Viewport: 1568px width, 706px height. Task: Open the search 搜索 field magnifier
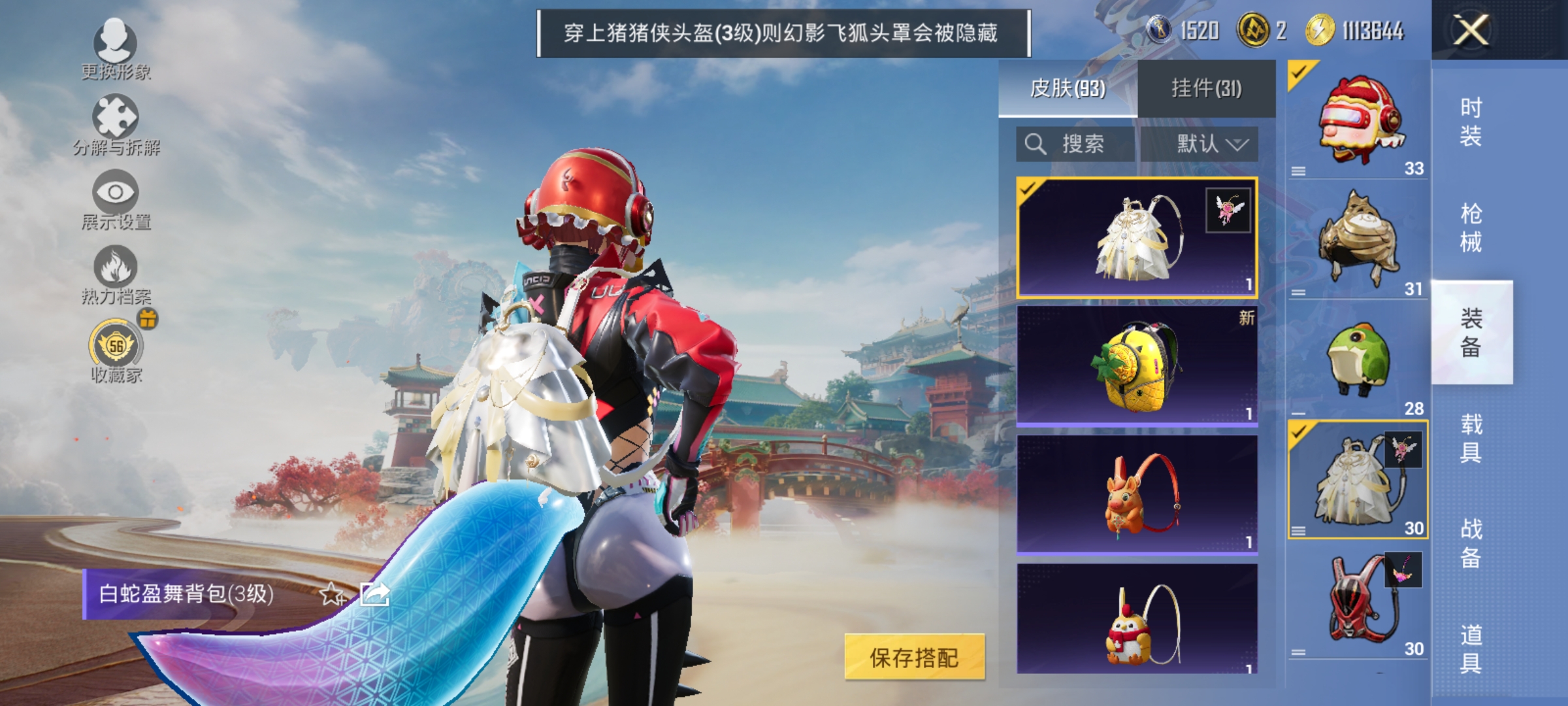(x=1037, y=145)
